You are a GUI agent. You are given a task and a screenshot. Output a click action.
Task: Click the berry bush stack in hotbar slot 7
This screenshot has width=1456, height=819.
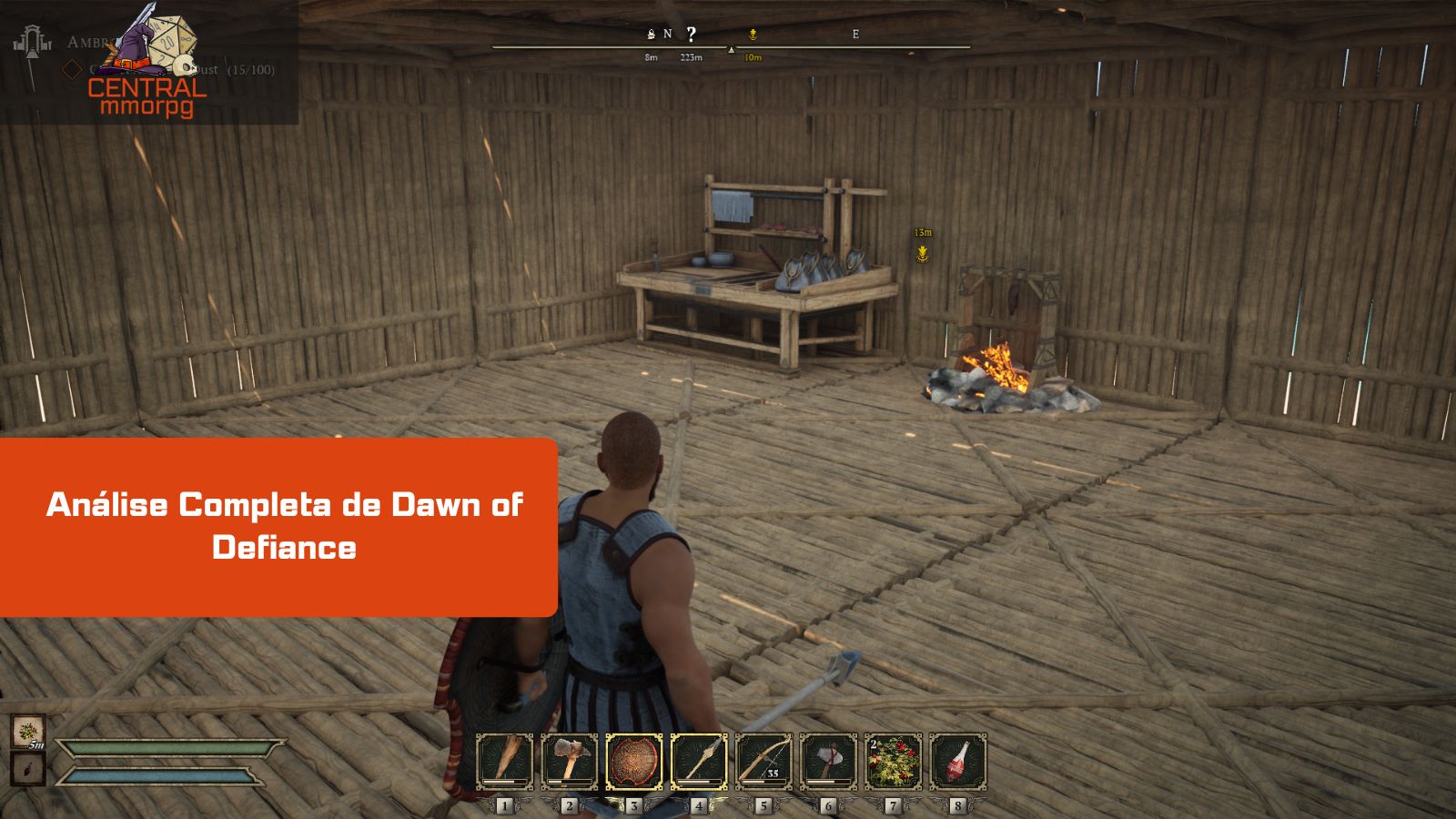point(895,760)
